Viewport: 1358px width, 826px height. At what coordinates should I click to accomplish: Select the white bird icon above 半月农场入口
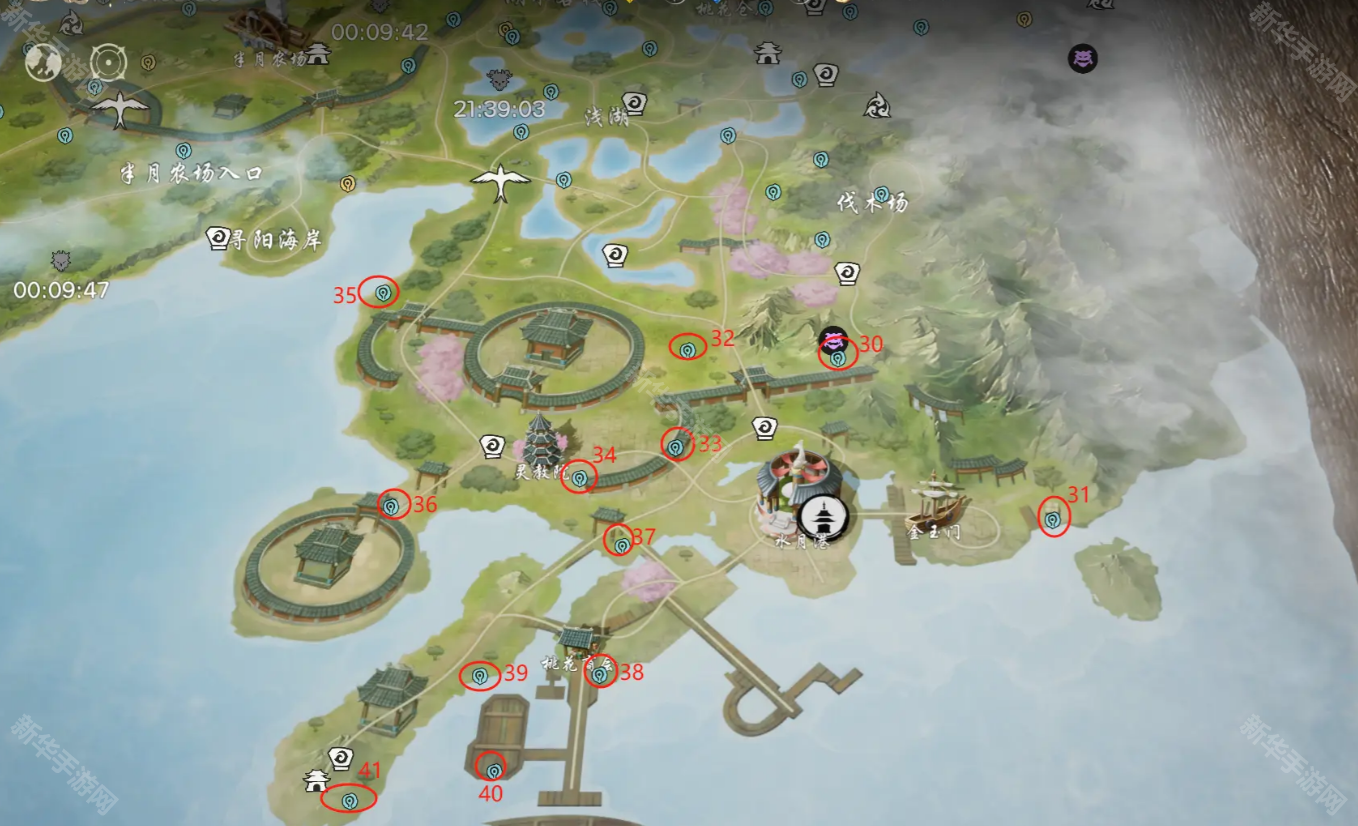pyautogui.click(x=120, y=109)
